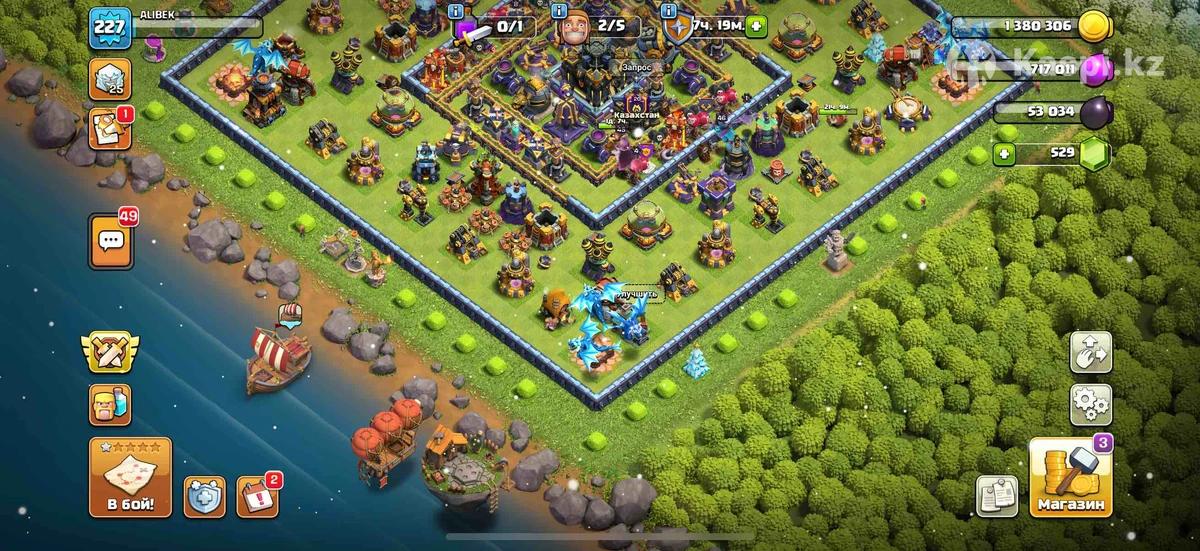
Task: Extend shield with the green plus button
Action: [x=757, y=27]
